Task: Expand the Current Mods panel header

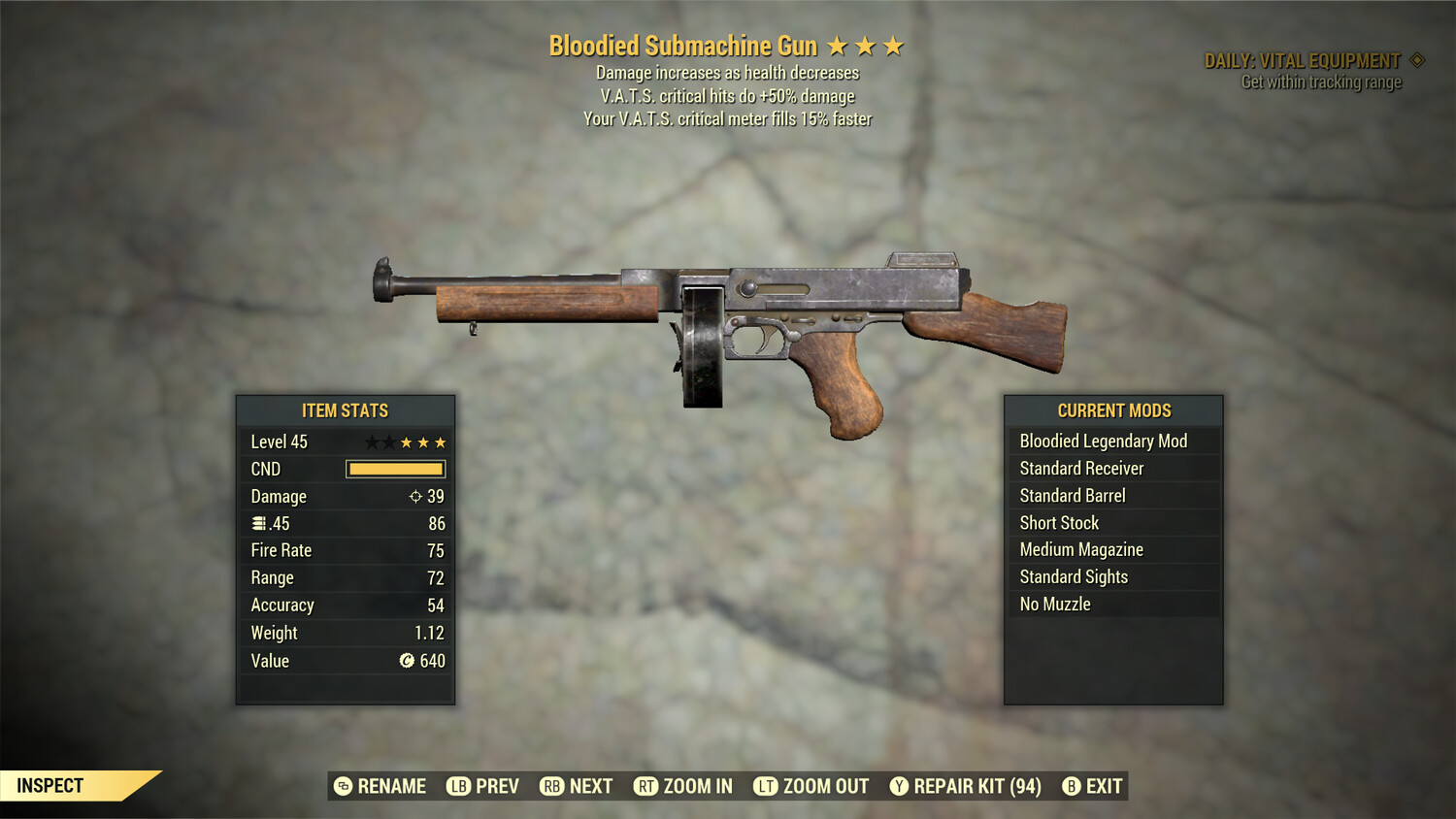Action: click(1113, 410)
